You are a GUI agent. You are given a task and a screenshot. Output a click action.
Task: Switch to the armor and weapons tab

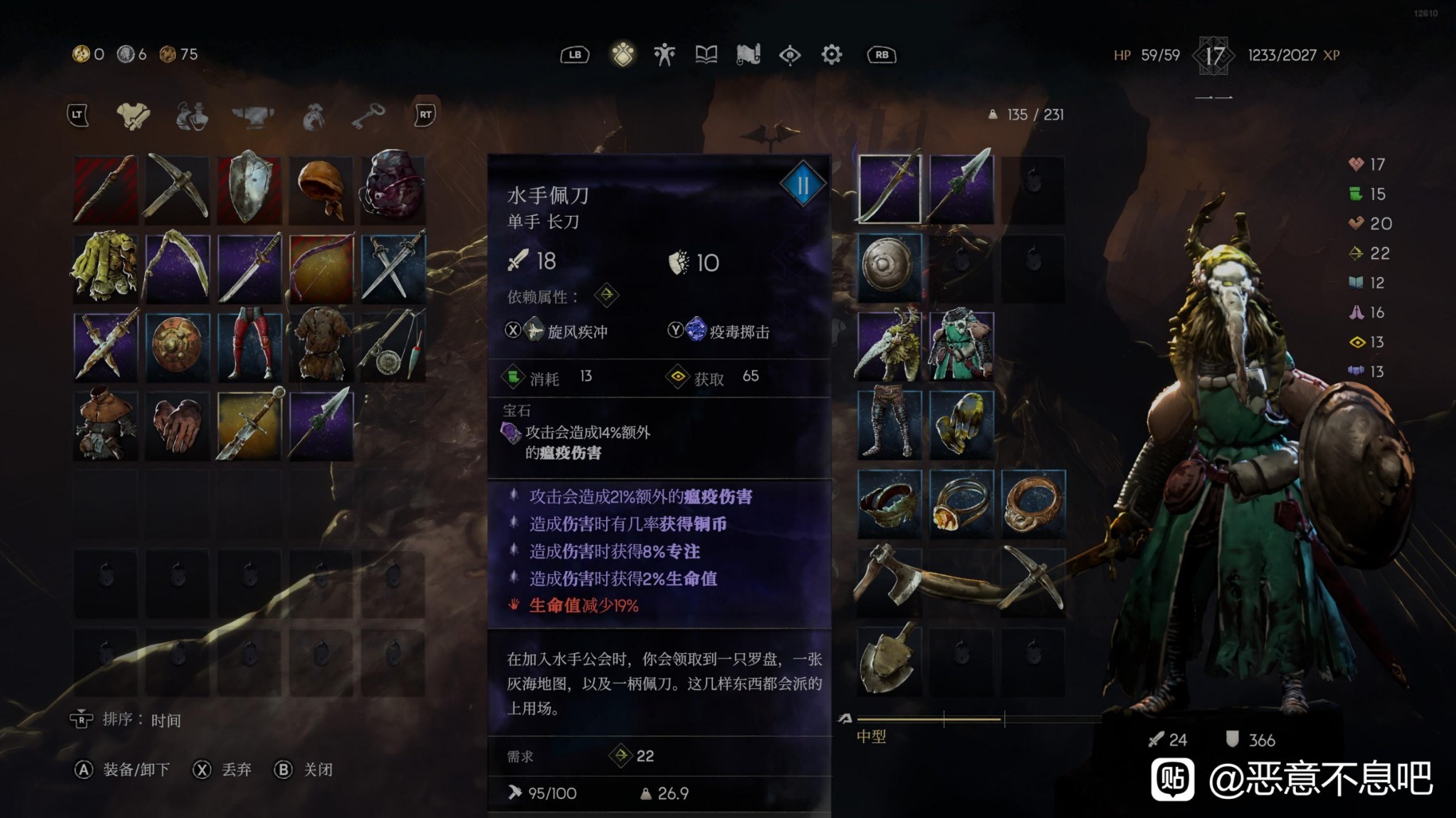(133, 115)
